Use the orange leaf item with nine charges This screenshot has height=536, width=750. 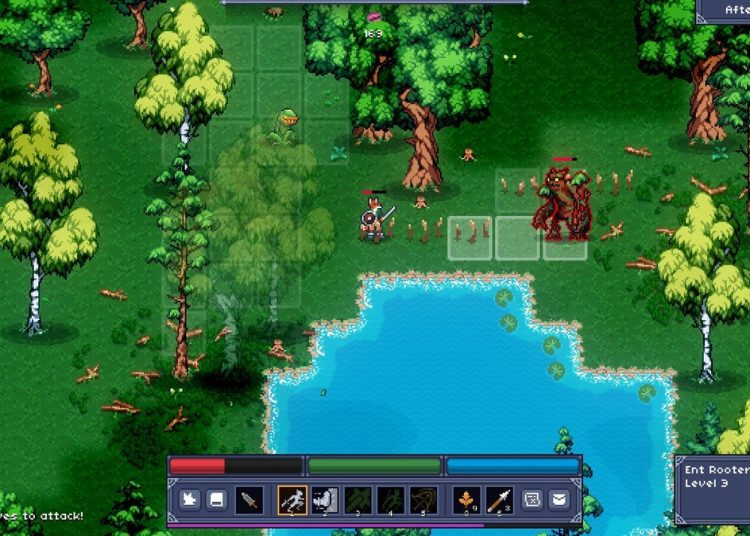tap(467, 499)
